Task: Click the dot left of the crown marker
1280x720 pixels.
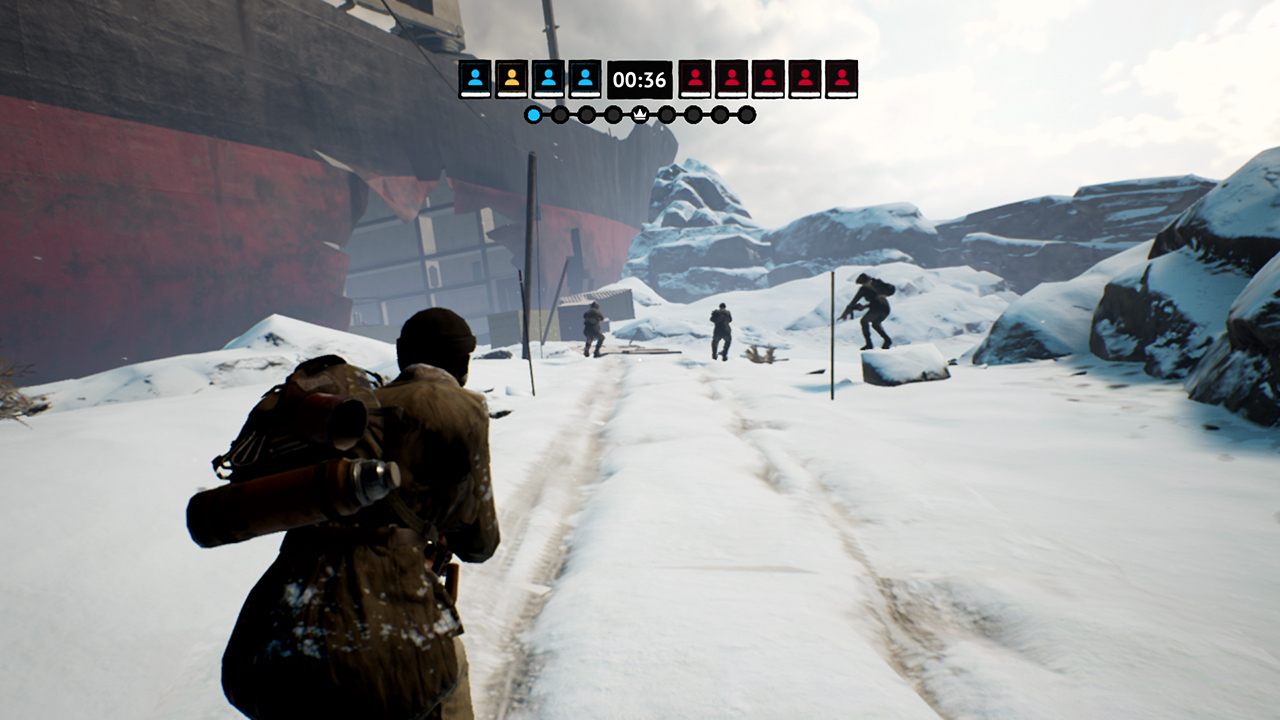Action: pyautogui.click(x=613, y=113)
